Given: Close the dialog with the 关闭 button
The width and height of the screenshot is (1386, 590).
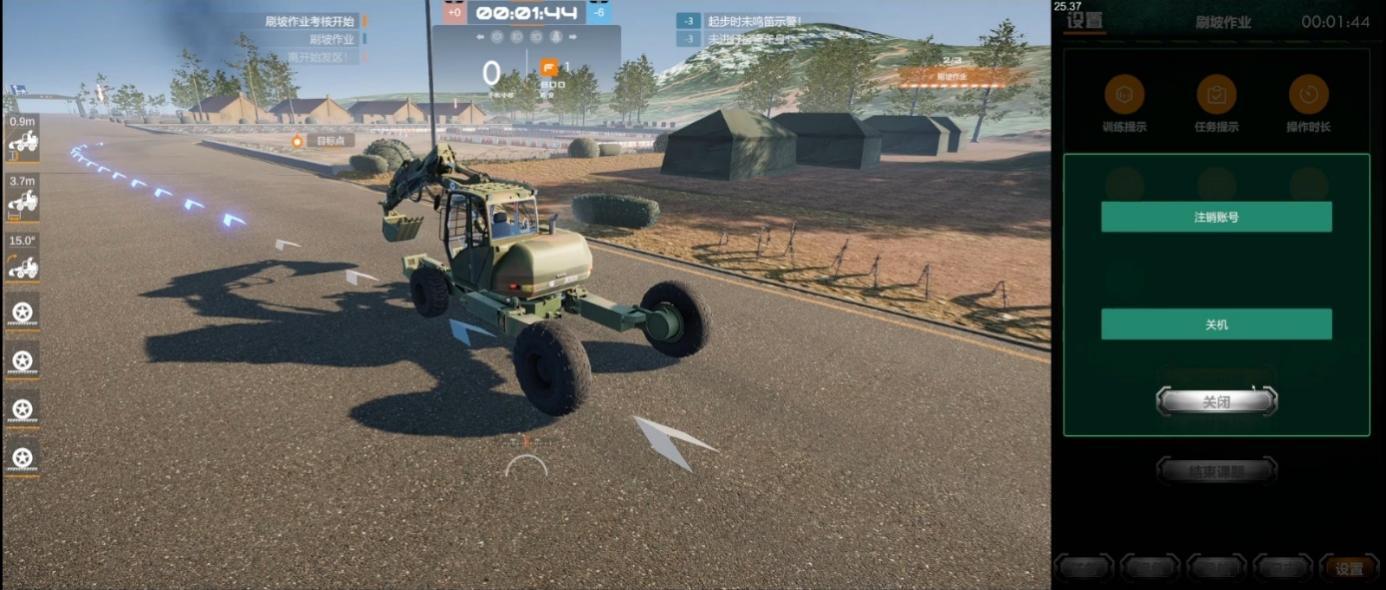Looking at the screenshot, I should 1216,402.
